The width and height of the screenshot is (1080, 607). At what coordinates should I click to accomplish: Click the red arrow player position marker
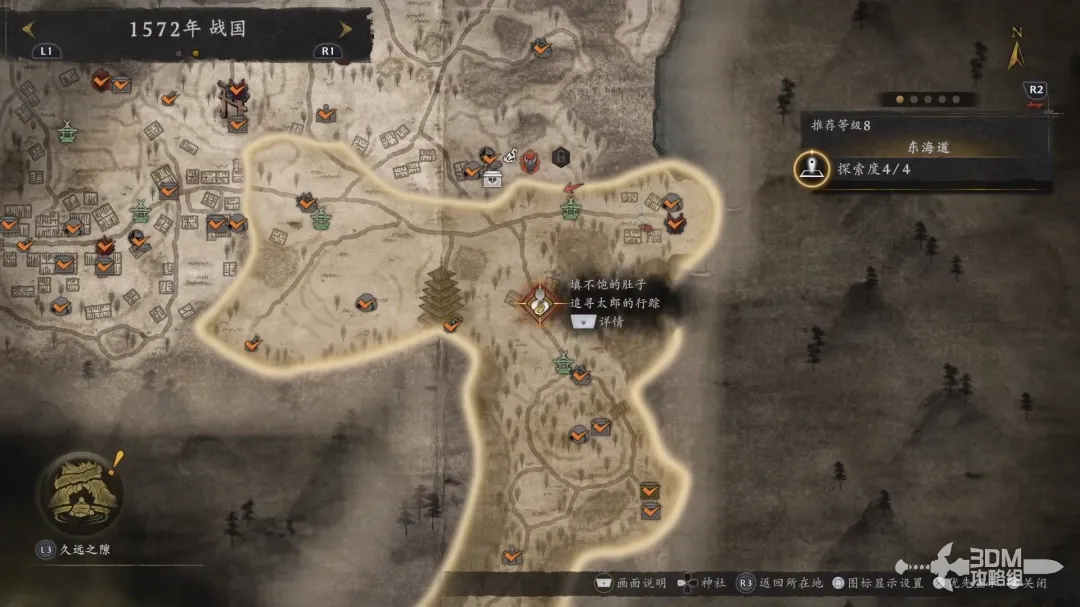(x=573, y=187)
